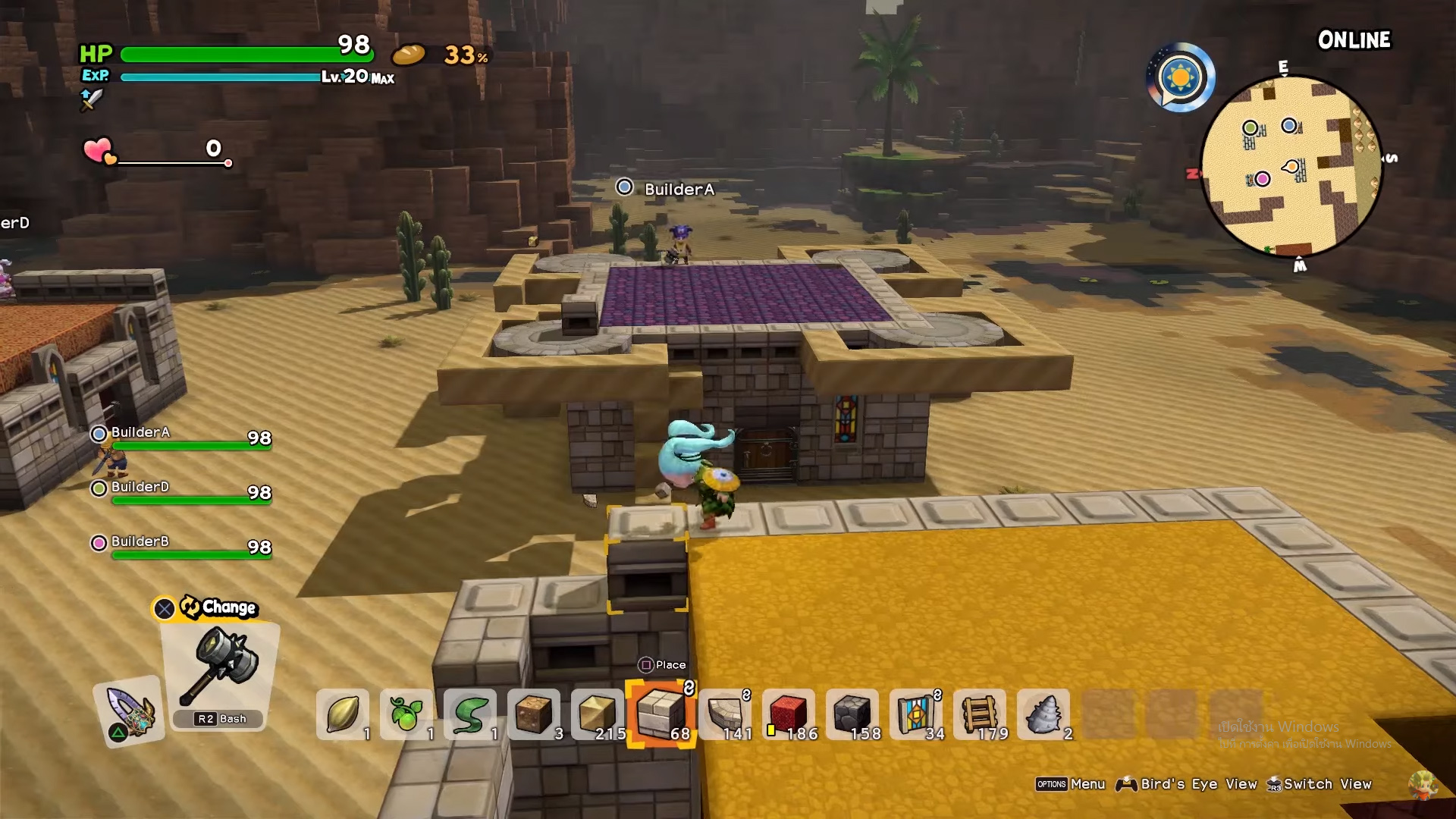This screenshot has width=1456, height=819.
Task: Choose the curved stone corner piece slot
Action: (x=725, y=714)
